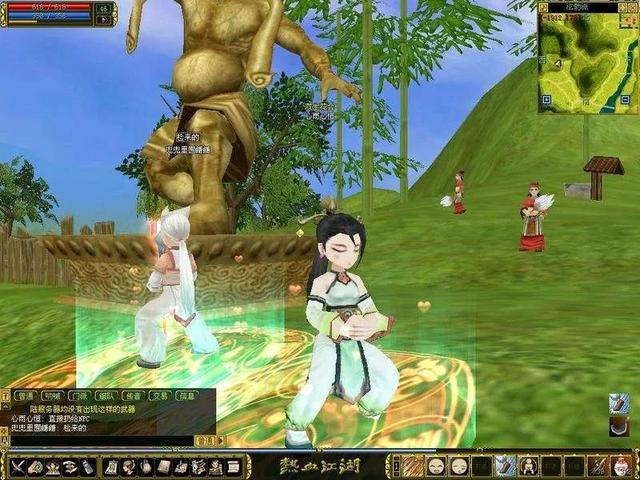Activate the meditating figure hotbar skill
The height and width of the screenshot is (480, 640).
click(x=529, y=466)
